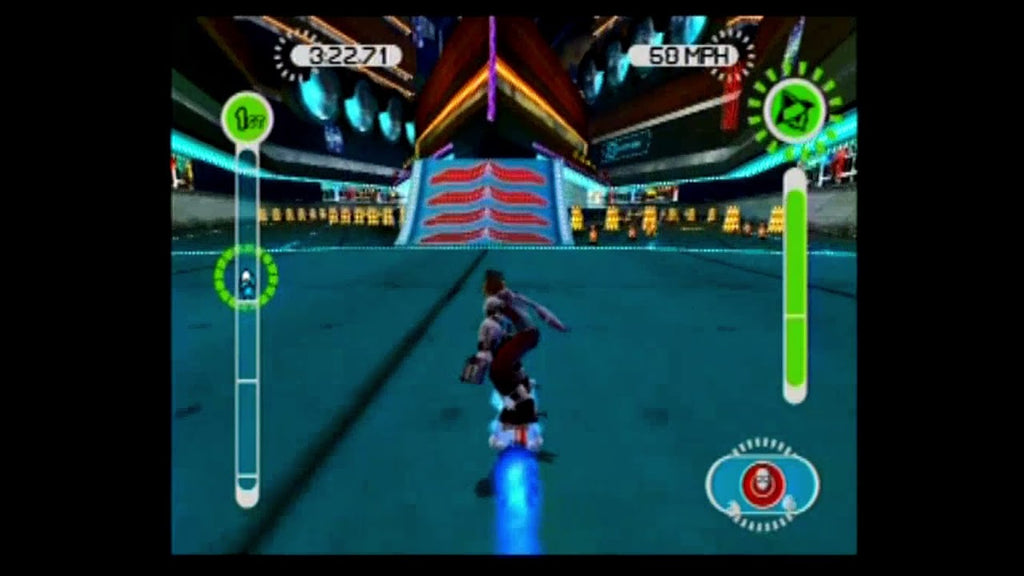The width and height of the screenshot is (1024, 576).
Task: Click the 1st place position badge
Action: click(246, 118)
